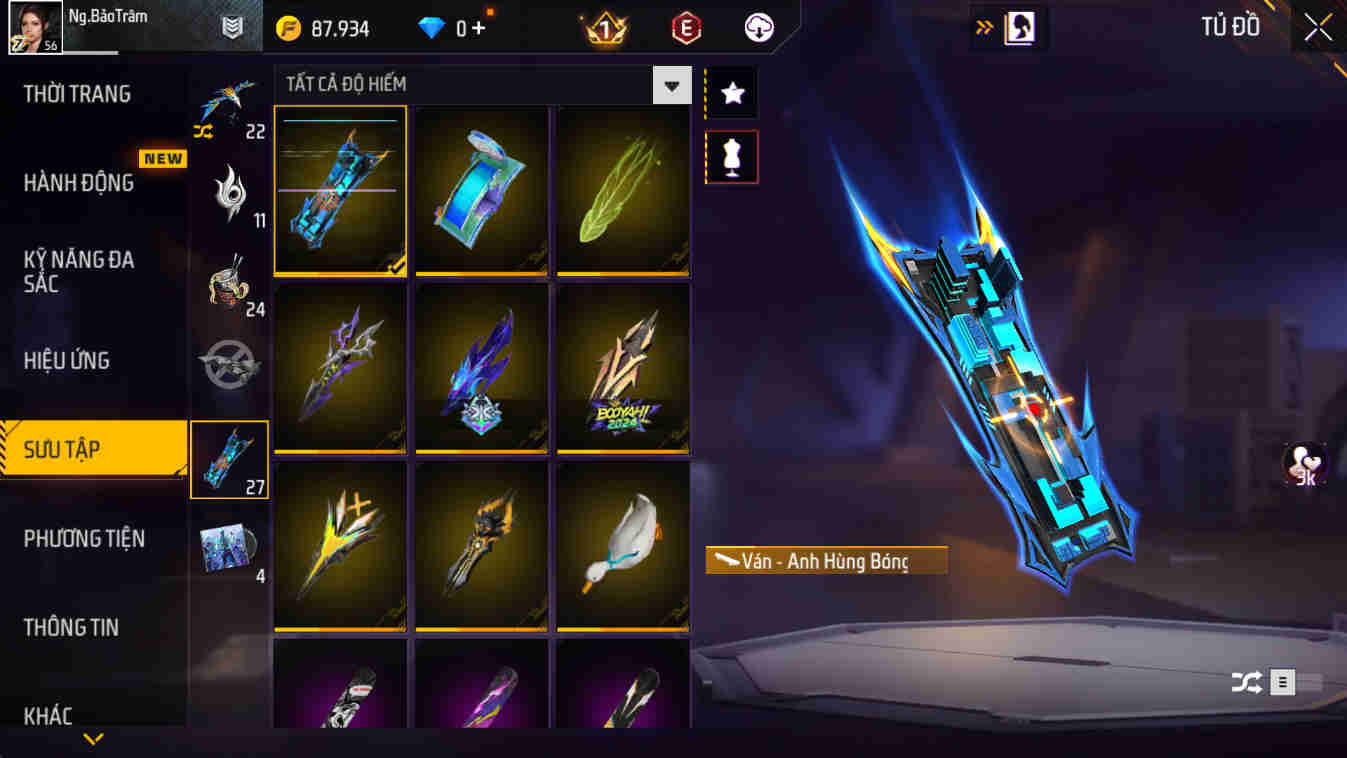Open the cloud download icon in top bar
Image resolution: width=1347 pixels, height=758 pixels.
click(757, 27)
